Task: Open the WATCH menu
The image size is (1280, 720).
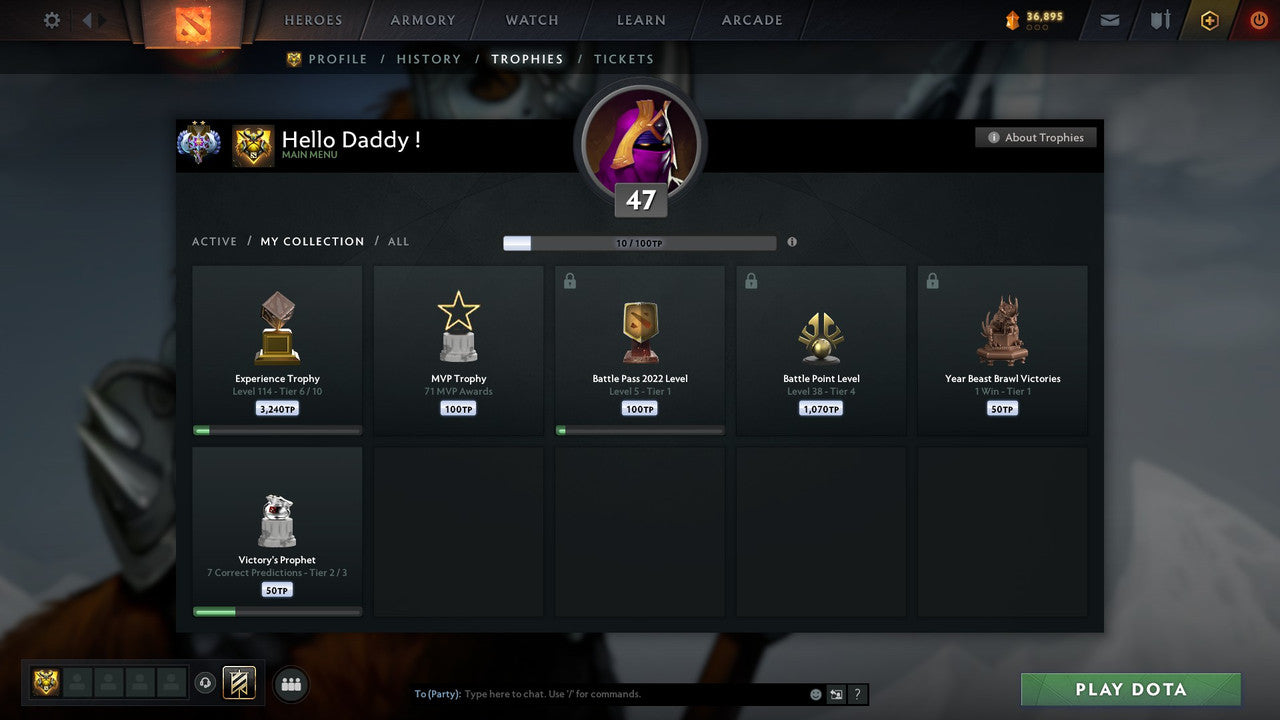Action: point(531,20)
